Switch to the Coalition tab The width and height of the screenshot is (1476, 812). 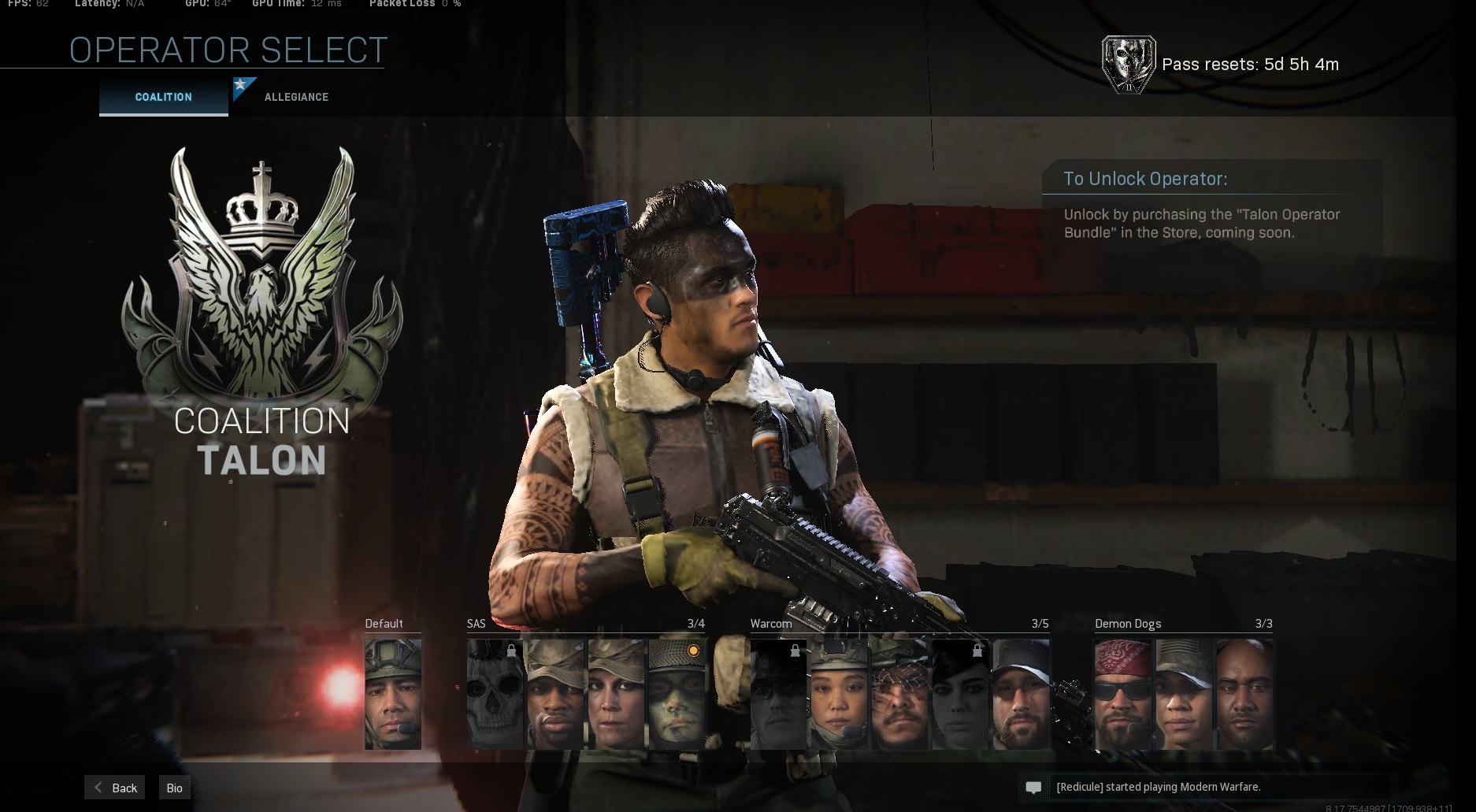coord(163,97)
